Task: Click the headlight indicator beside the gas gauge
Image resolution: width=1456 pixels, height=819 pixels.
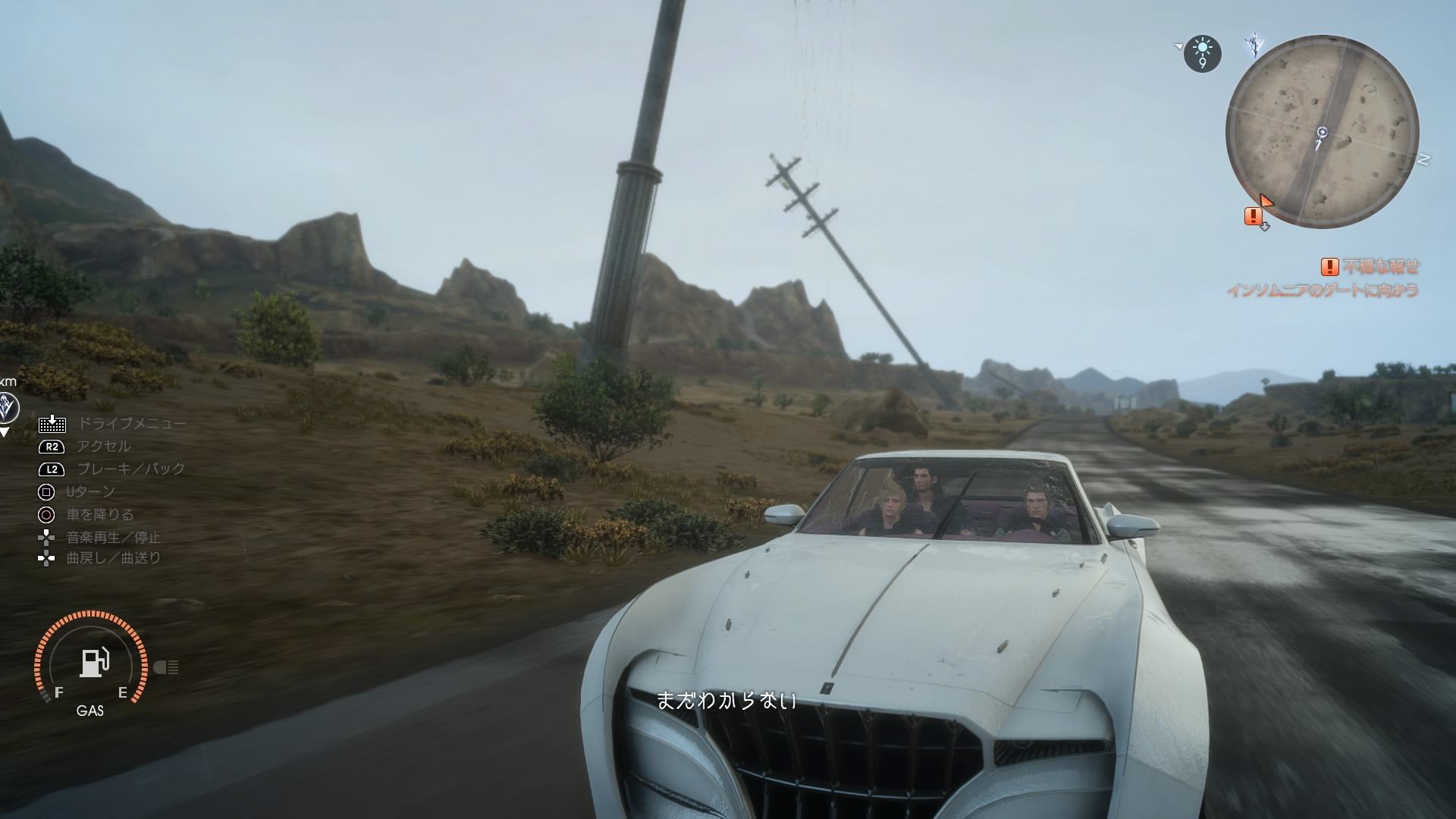Action: coord(166,667)
